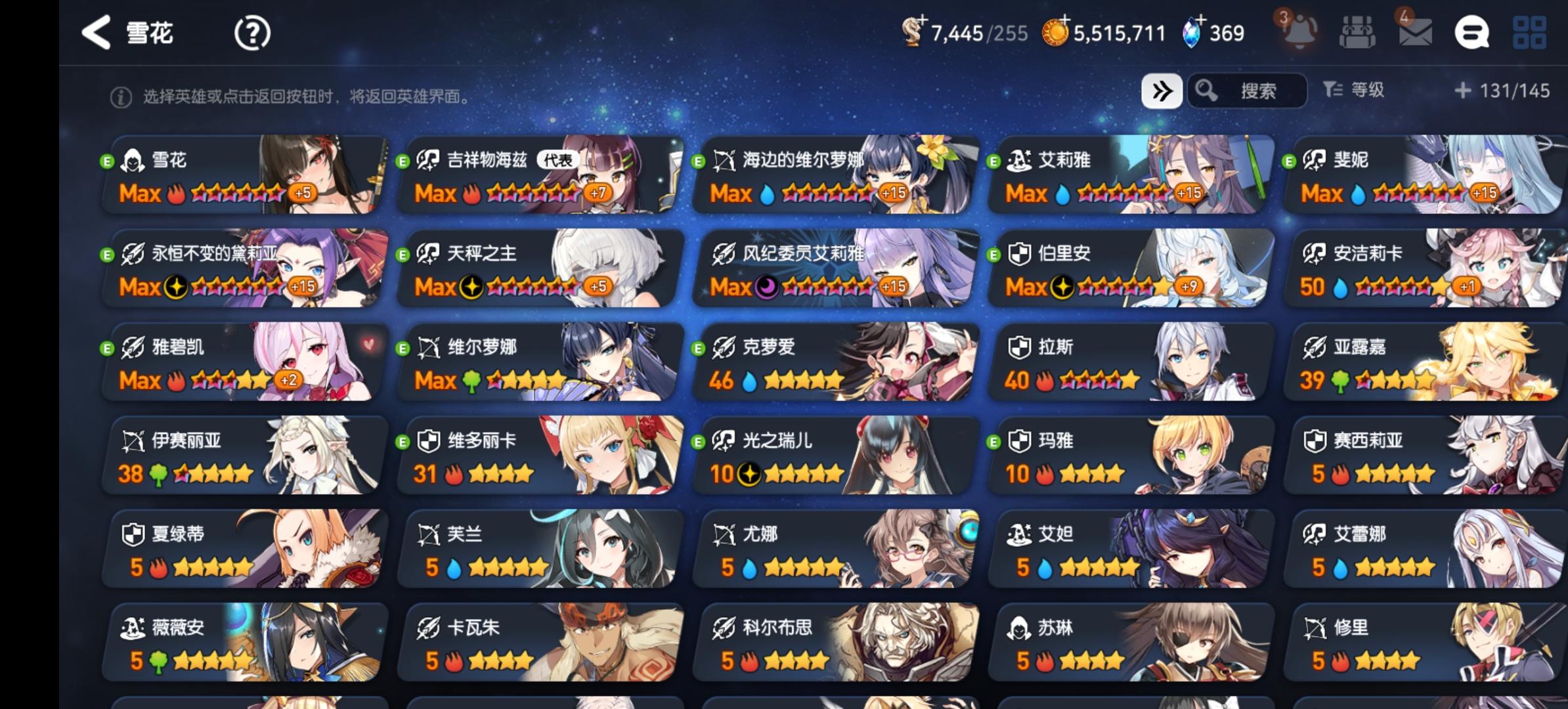1568x709 pixels.
Task: Open the 等级 sorting dropdown
Action: tap(1355, 91)
